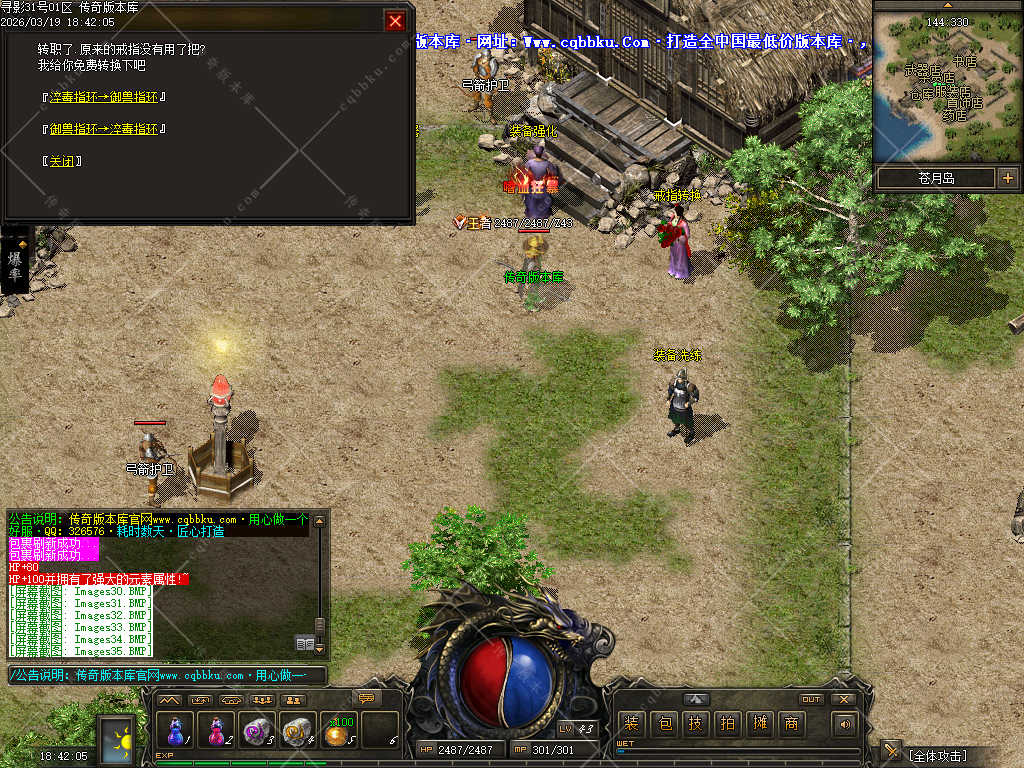Close the NPC dialogue with the red X
The height and width of the screenshot is (768, 1024).
pos(396,21)
